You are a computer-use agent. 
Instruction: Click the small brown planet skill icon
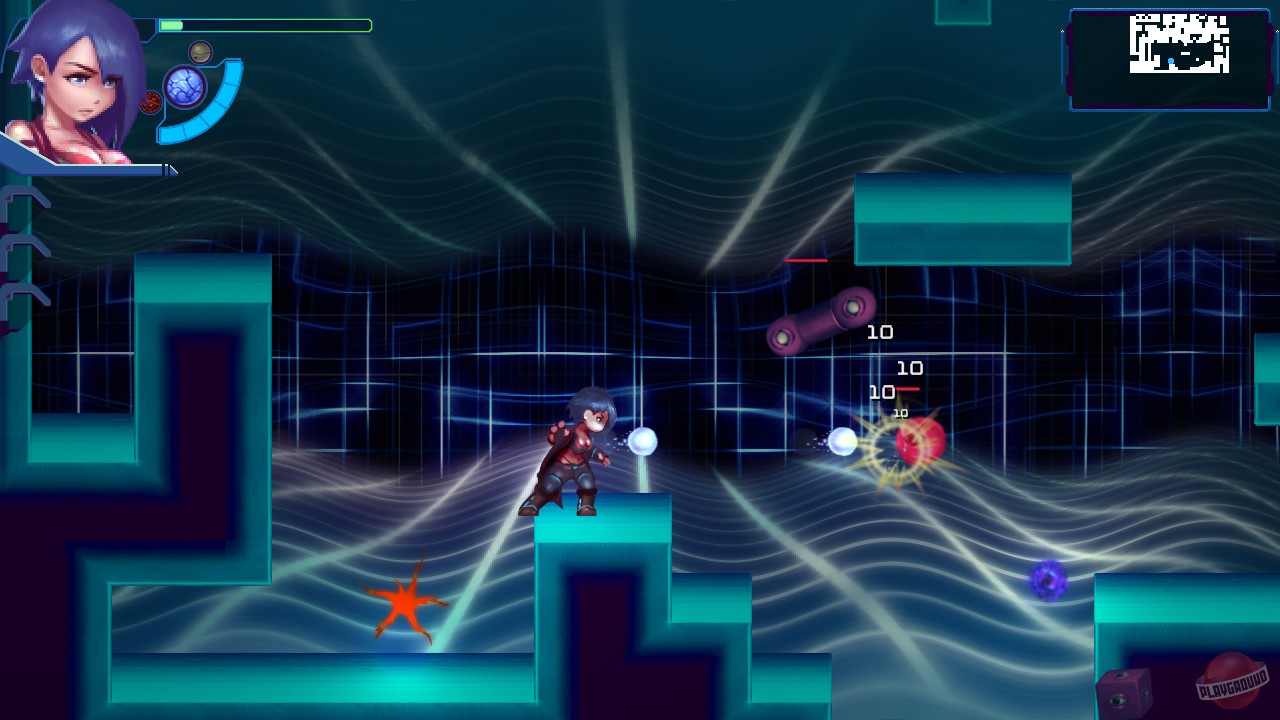click(200, 52)
